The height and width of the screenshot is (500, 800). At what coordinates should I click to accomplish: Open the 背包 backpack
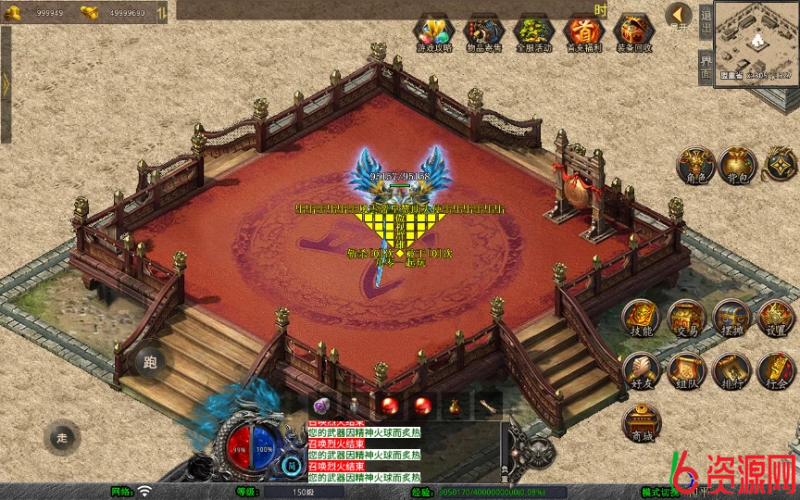[x=737, y=165]
